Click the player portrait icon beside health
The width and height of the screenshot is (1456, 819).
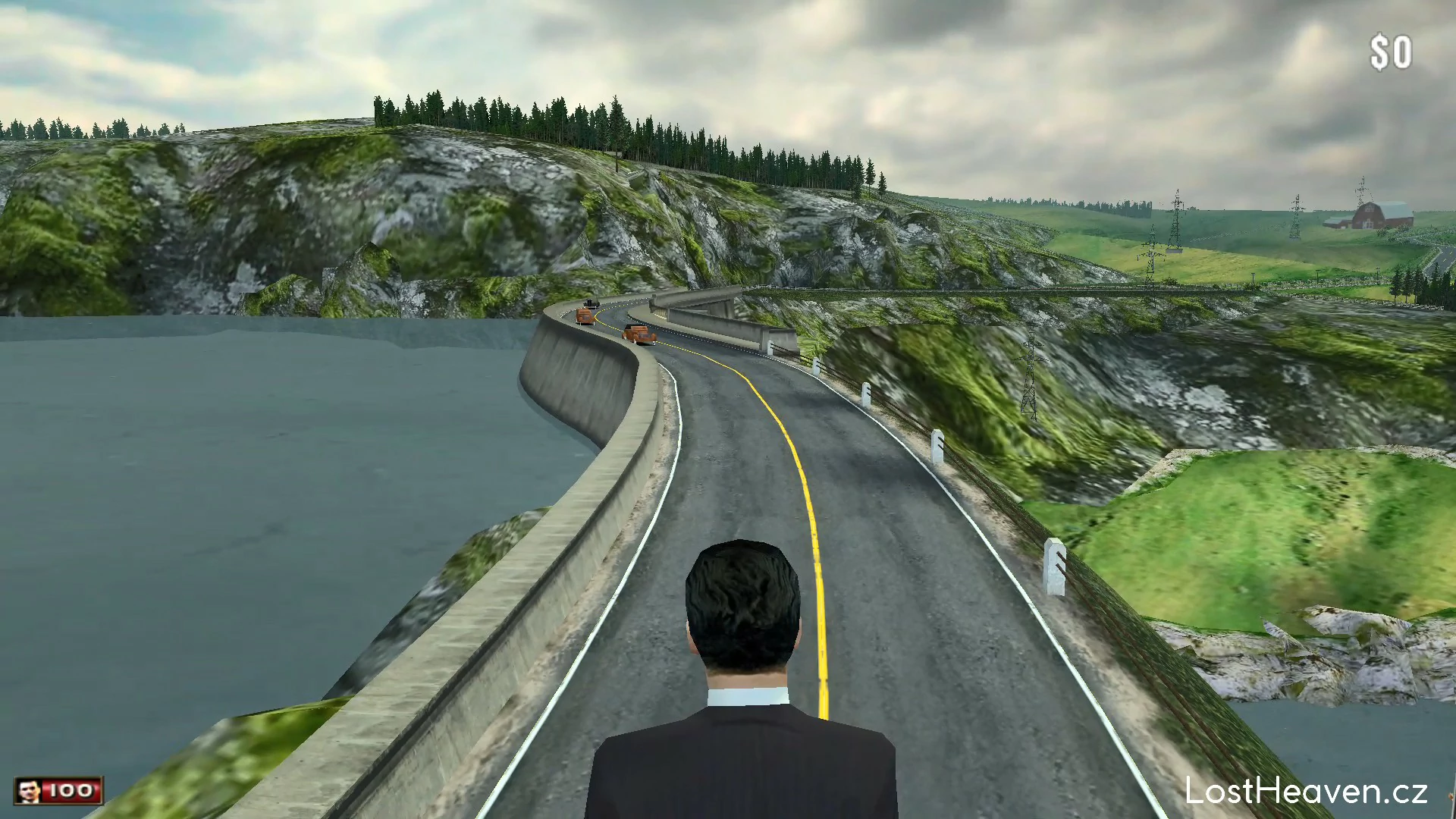coord(30,791)
